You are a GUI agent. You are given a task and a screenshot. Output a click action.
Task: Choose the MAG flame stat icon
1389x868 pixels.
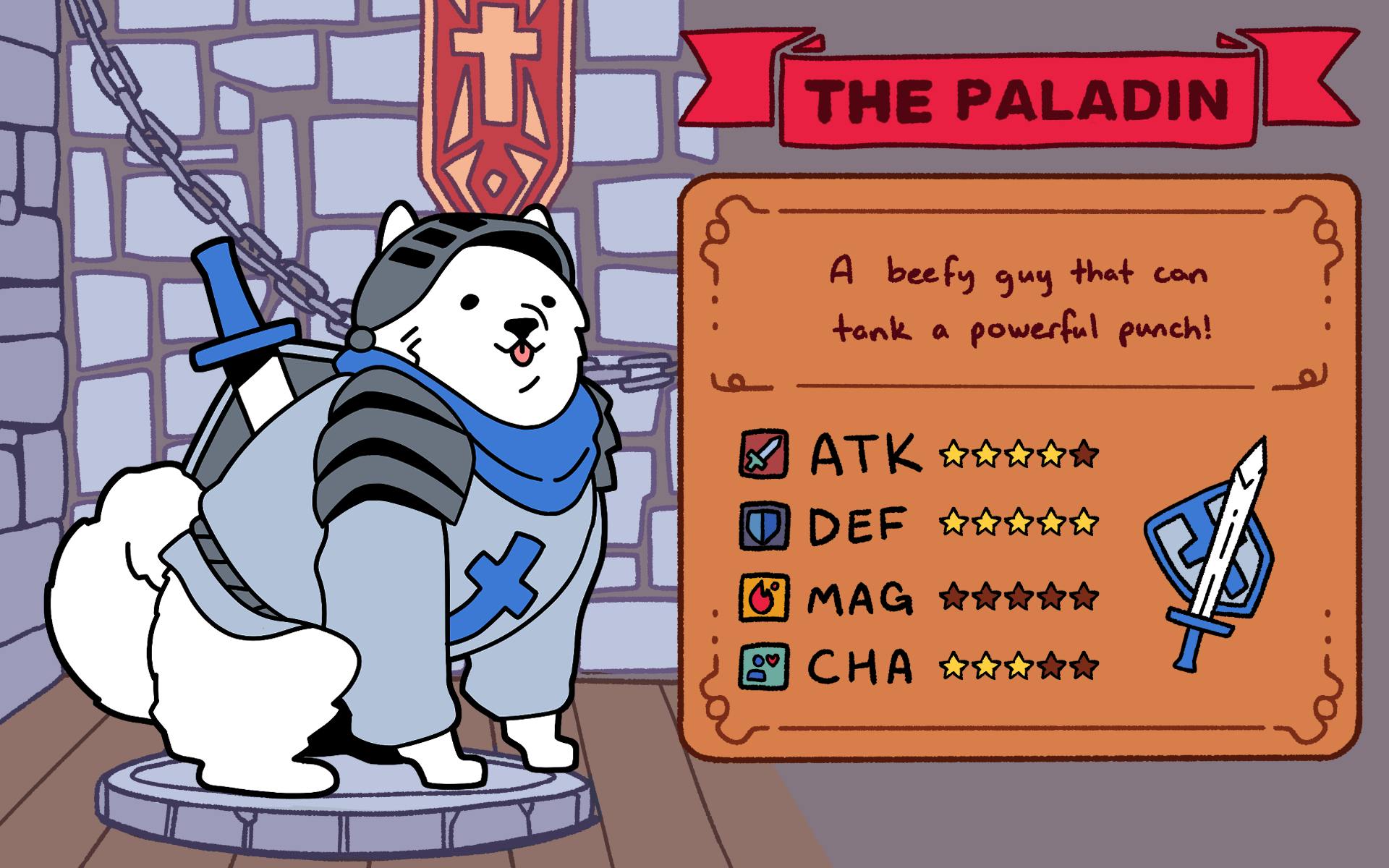(x=764, y=597)
